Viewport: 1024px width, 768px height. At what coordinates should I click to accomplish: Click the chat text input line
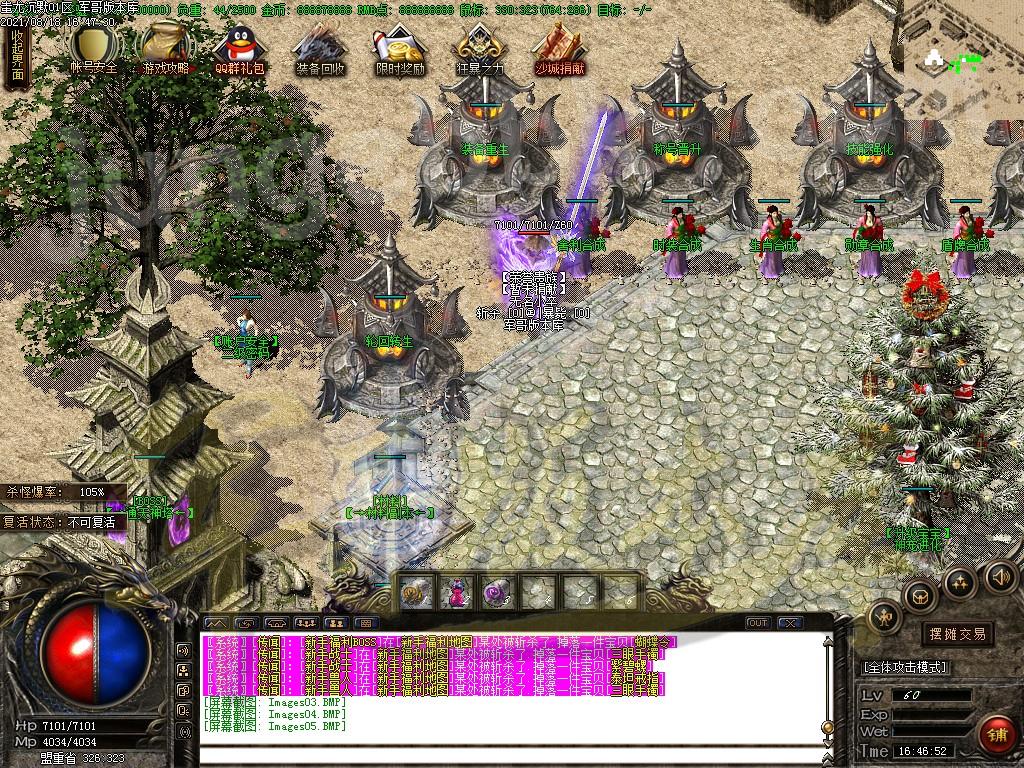500,753
